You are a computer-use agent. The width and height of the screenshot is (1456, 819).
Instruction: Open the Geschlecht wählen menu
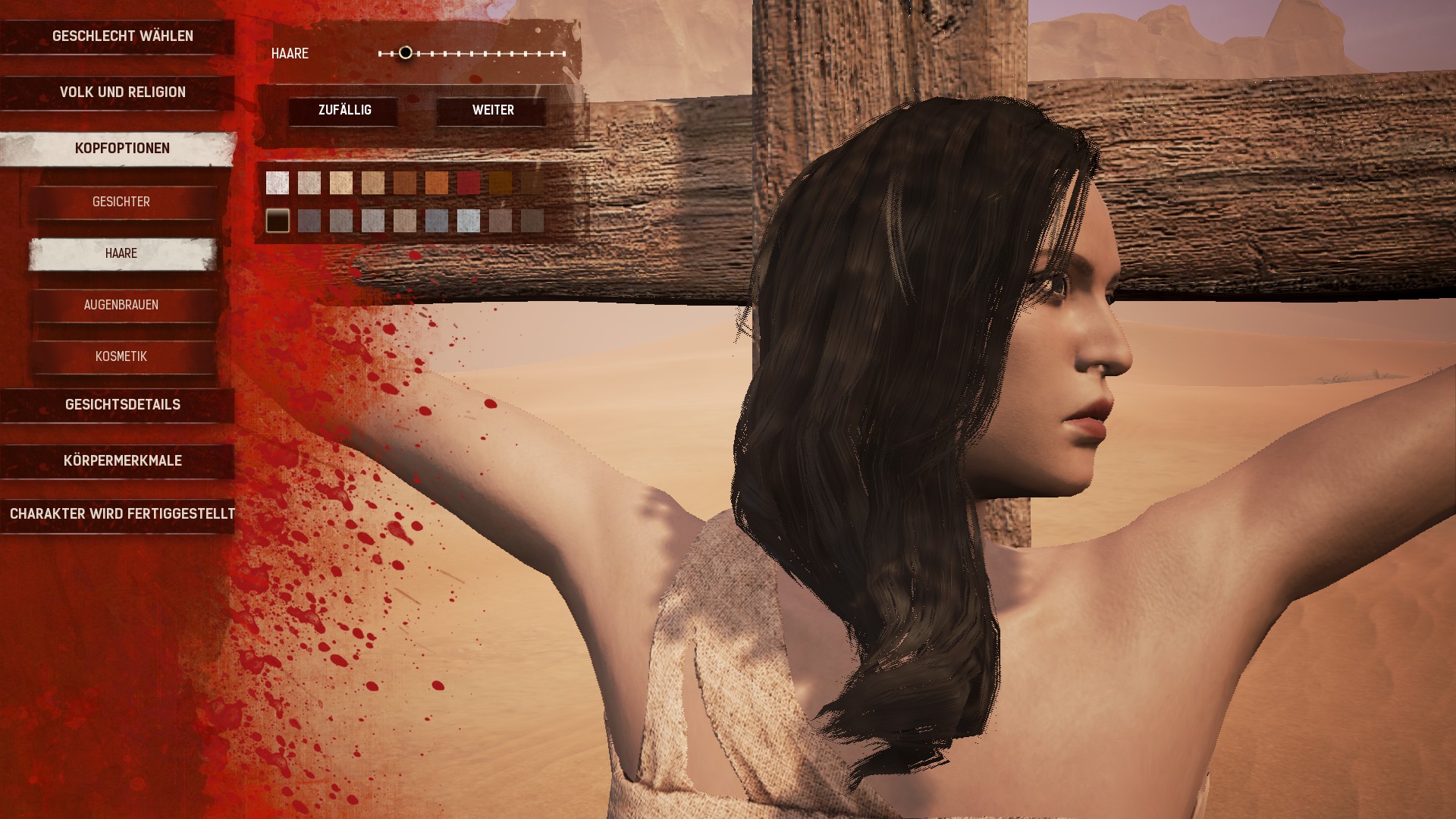coord(121,36)
